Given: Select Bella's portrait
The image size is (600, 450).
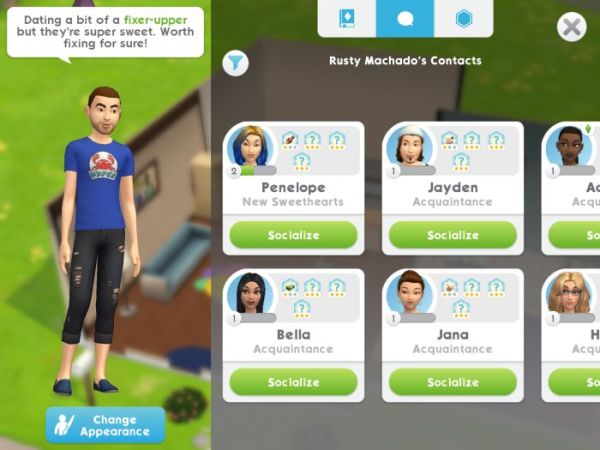Looking at the screenshot, I should coord(248,293).
